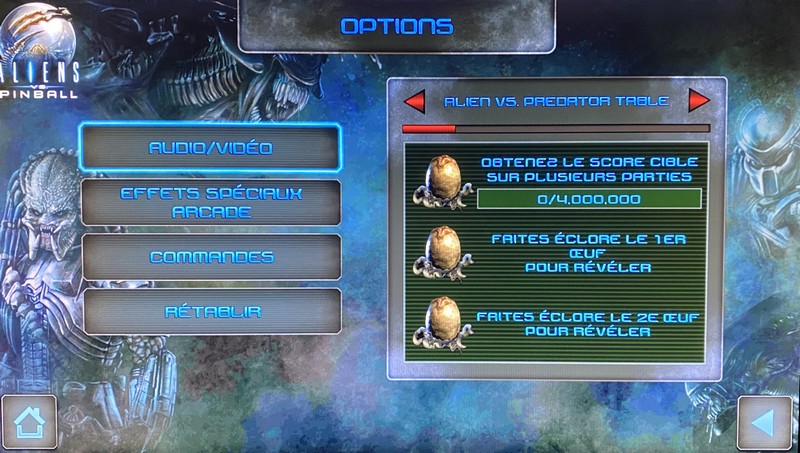Click the red left arrow table selector

coord(413,101)
